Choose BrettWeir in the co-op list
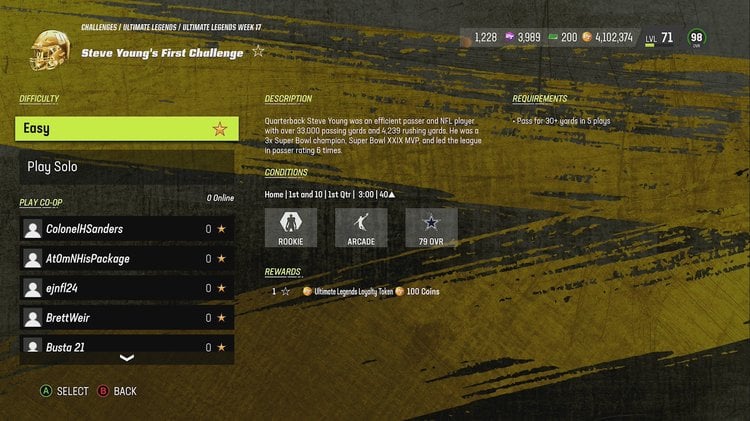This screenshot has height=421, width=750. [x=126, y=318]
